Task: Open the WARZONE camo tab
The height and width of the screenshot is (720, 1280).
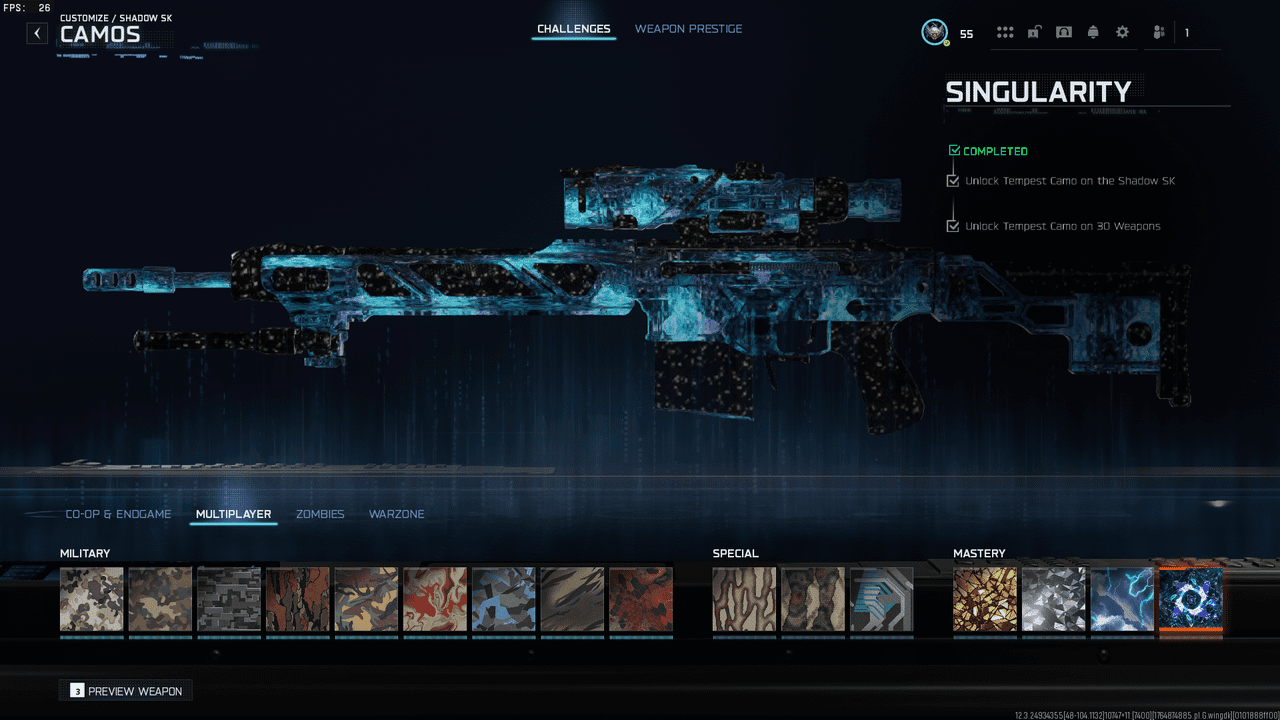Action: pos(396,513)
